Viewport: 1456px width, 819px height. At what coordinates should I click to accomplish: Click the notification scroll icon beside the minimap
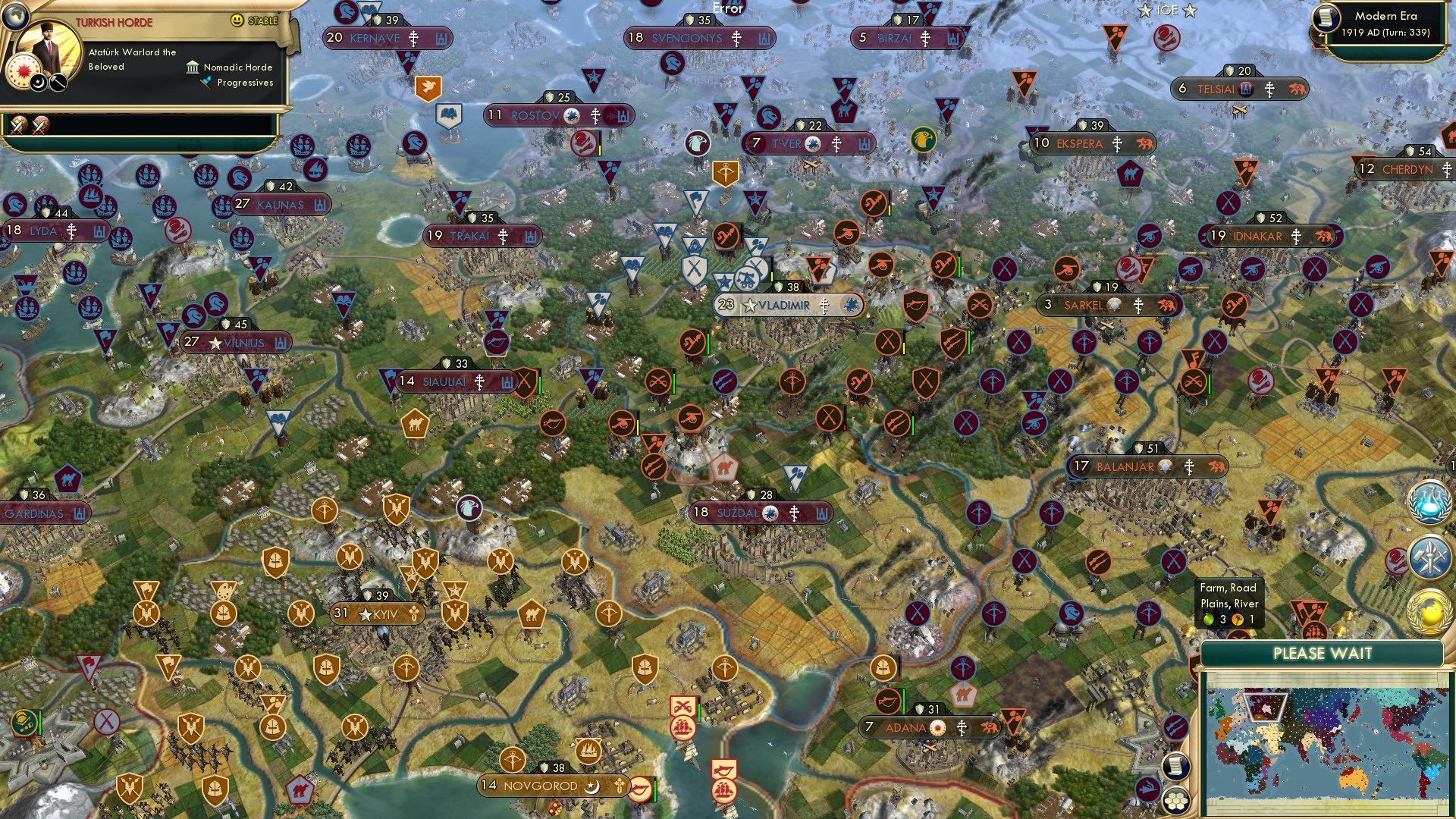point(1175,767)
